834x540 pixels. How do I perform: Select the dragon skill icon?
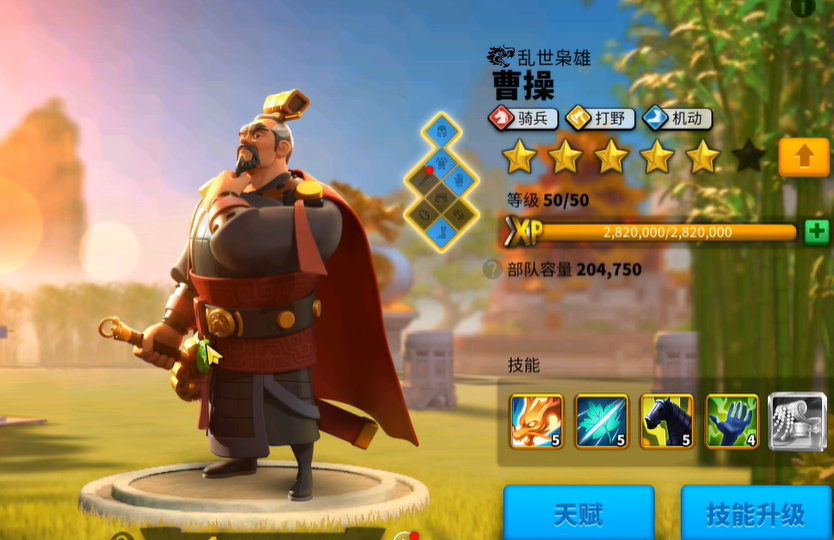coord(536,421)
